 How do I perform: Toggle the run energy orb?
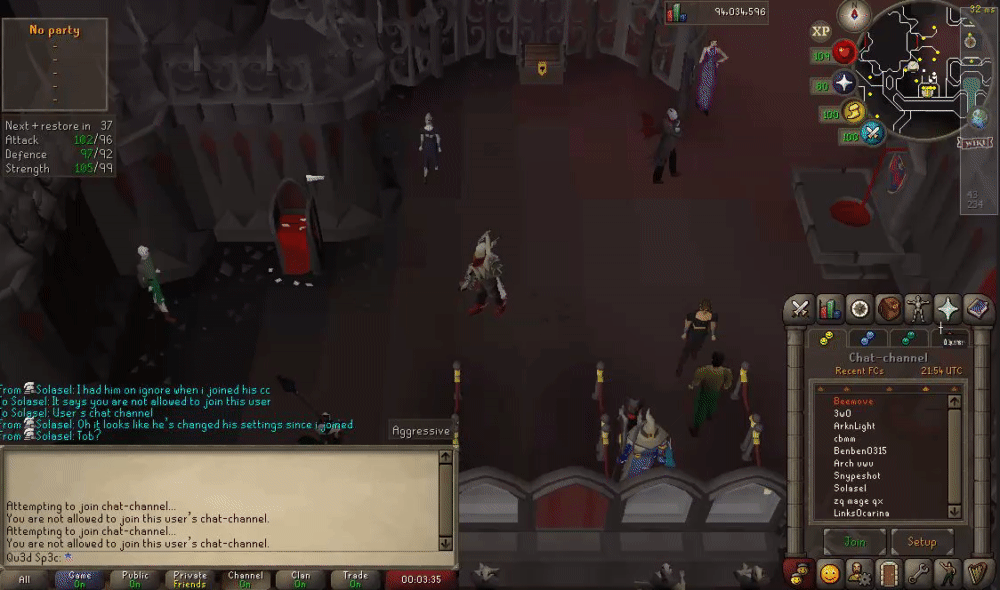[854, 112]
